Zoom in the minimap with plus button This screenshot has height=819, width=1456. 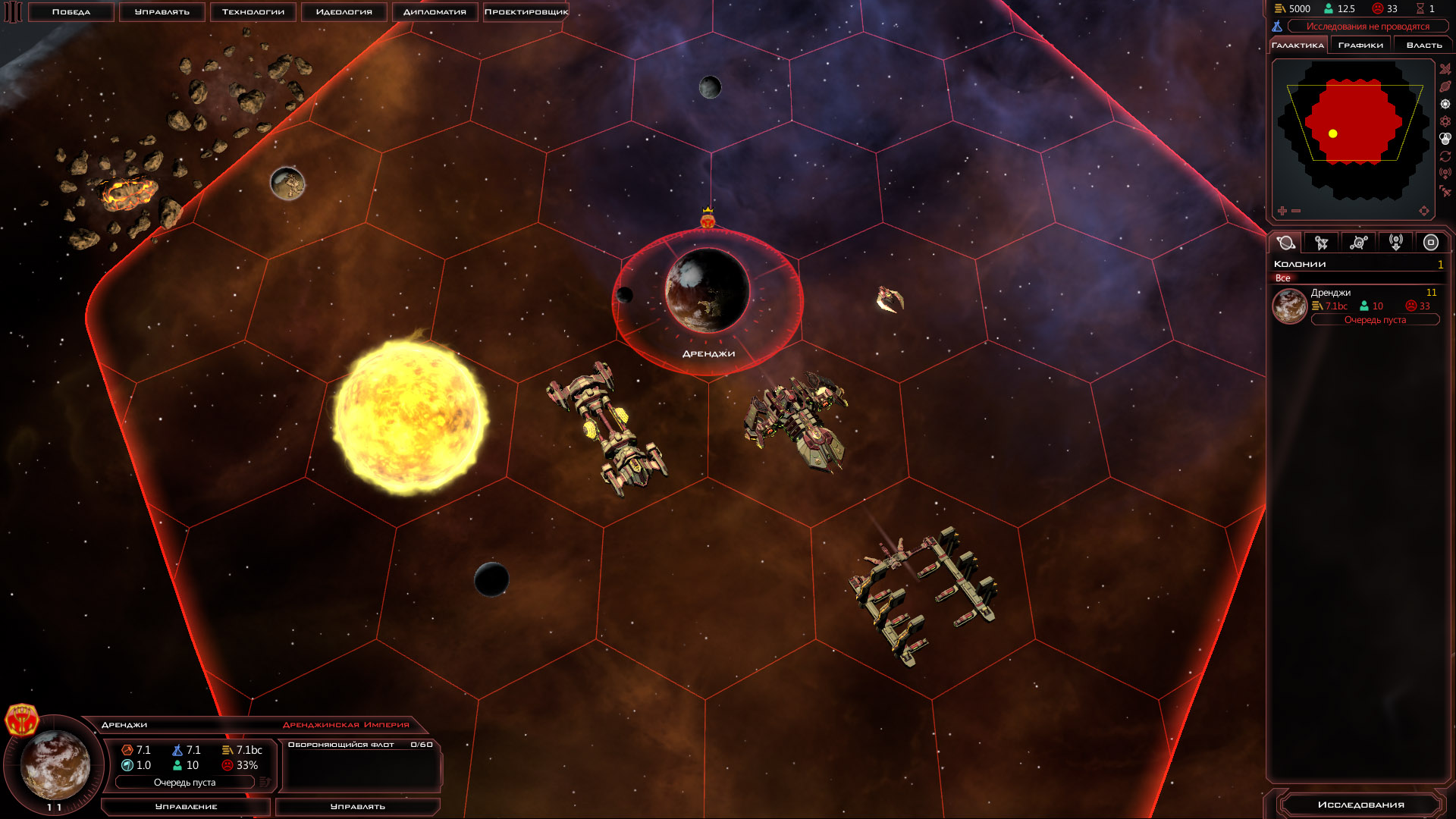[1282, 211]
